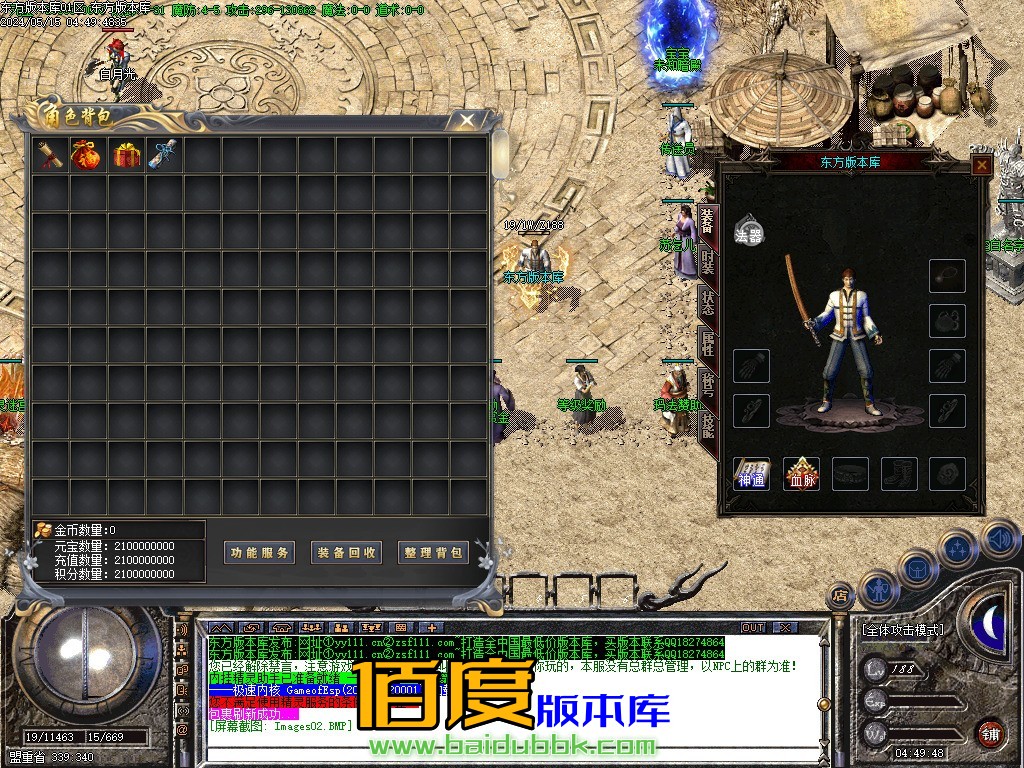The image size is (1024, 768).
Task: Open the 神通 book slot
Action: 752,474
